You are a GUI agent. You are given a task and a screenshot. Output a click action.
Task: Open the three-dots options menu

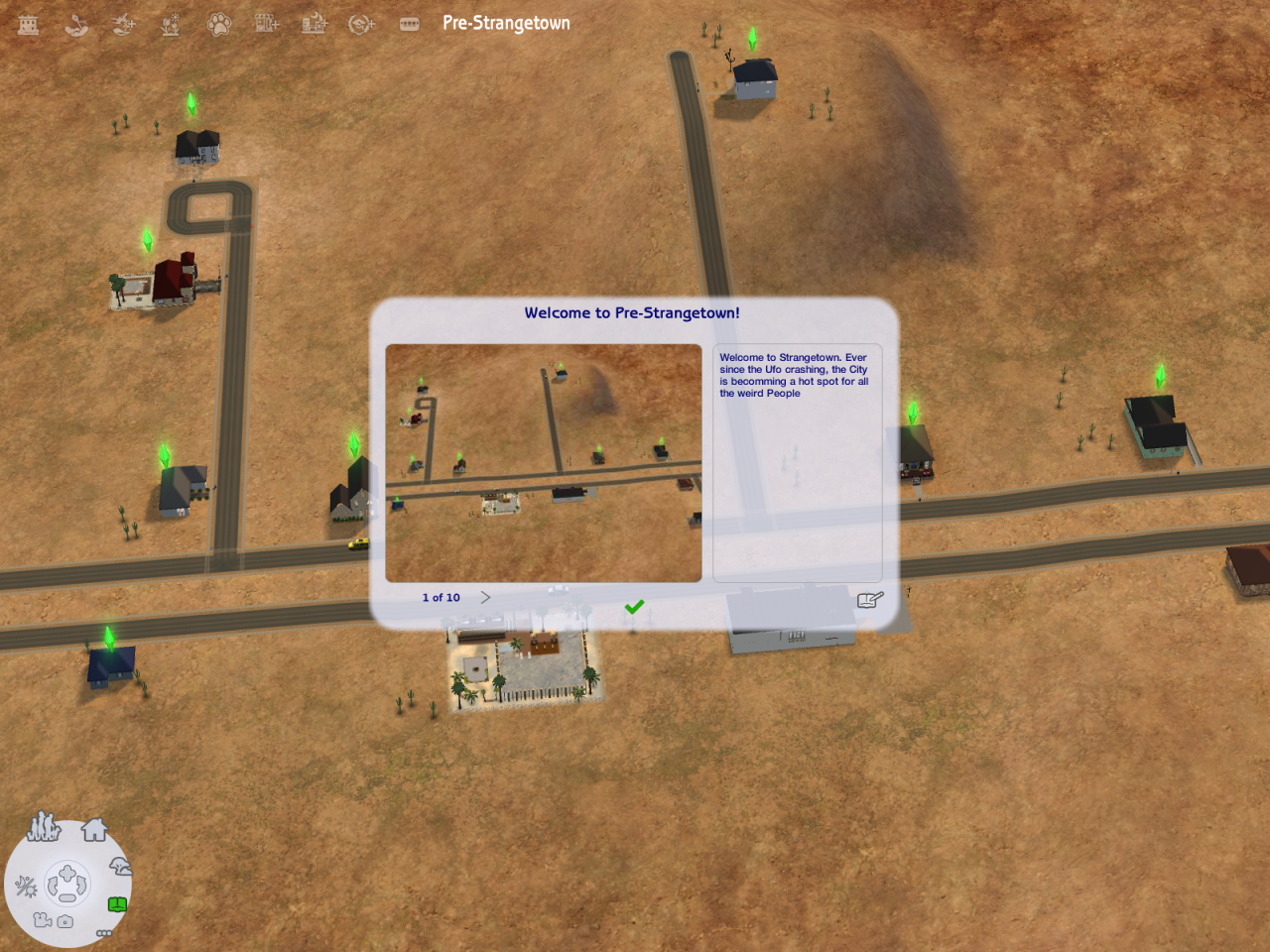(103, 933)
